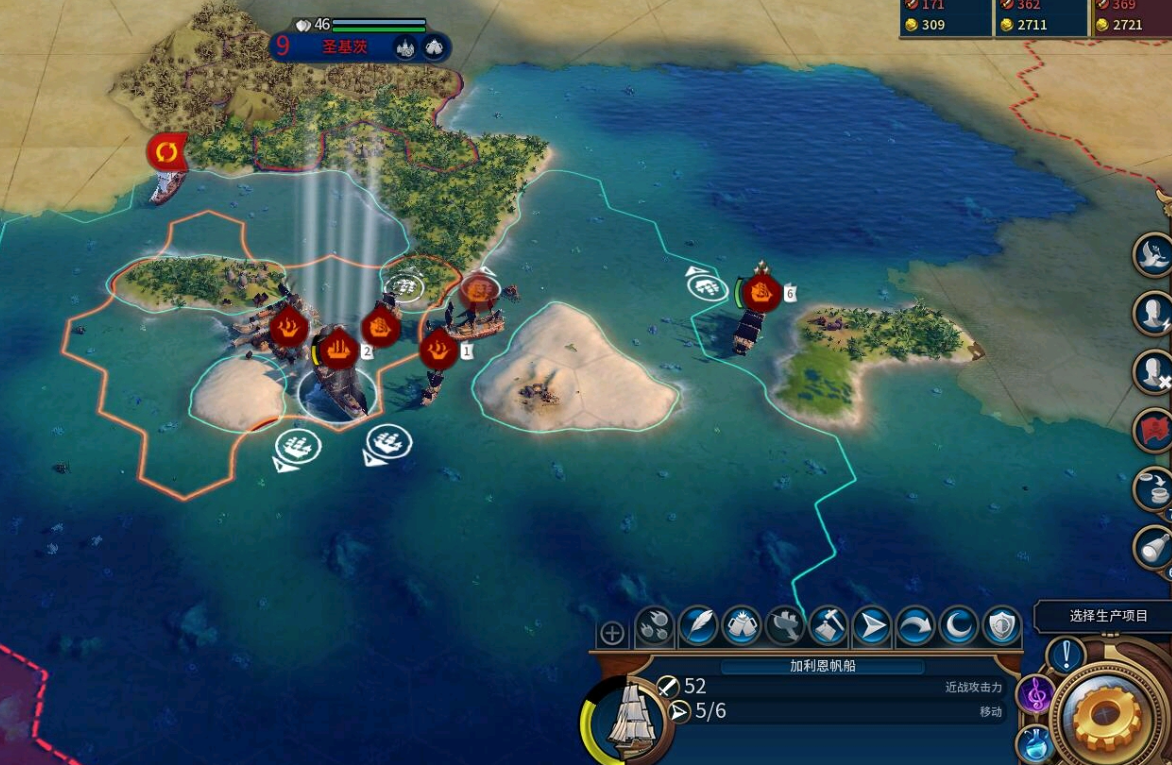1172x765 pixels.
Task: Open the 选择生产项目 production notification
Action: [1108, 616]
